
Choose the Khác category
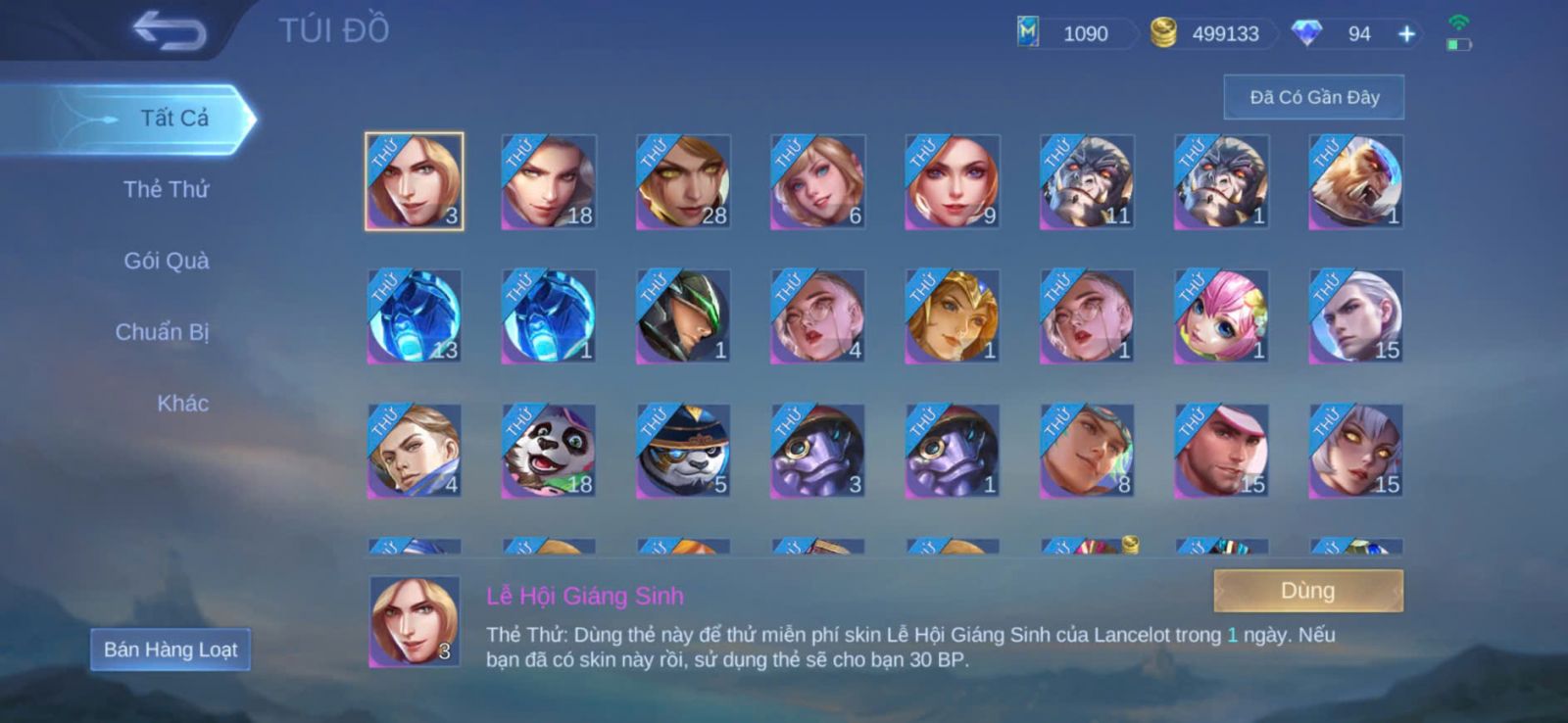tap(182, 403)
